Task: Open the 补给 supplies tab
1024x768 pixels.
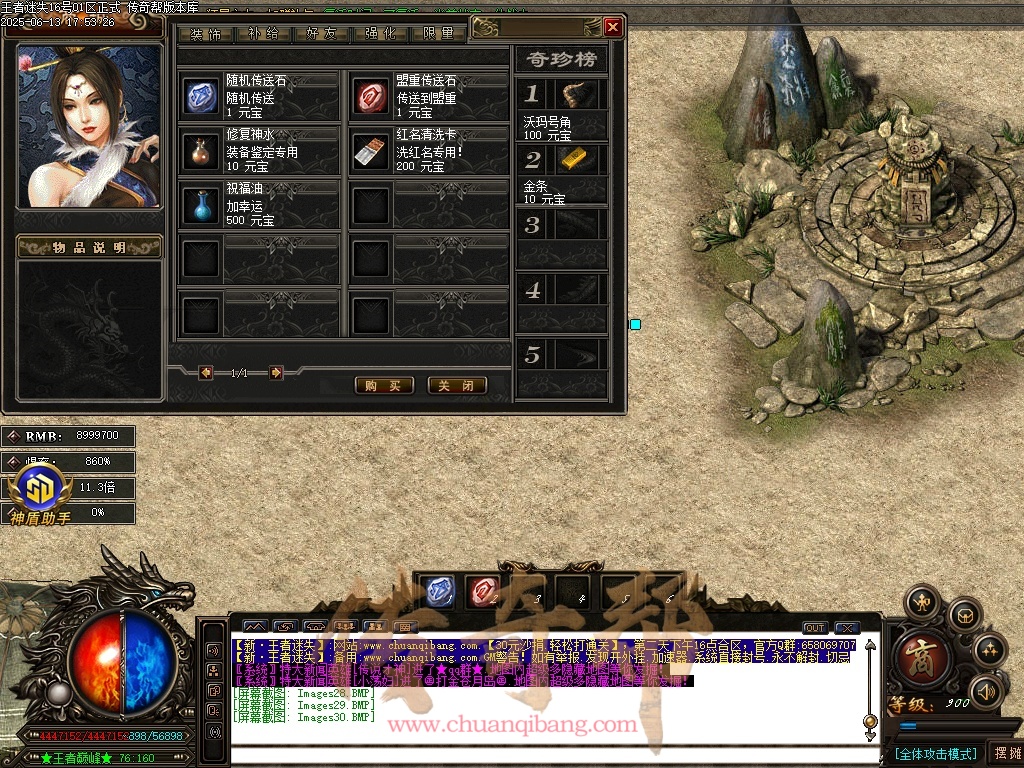Action: [263, 34]
